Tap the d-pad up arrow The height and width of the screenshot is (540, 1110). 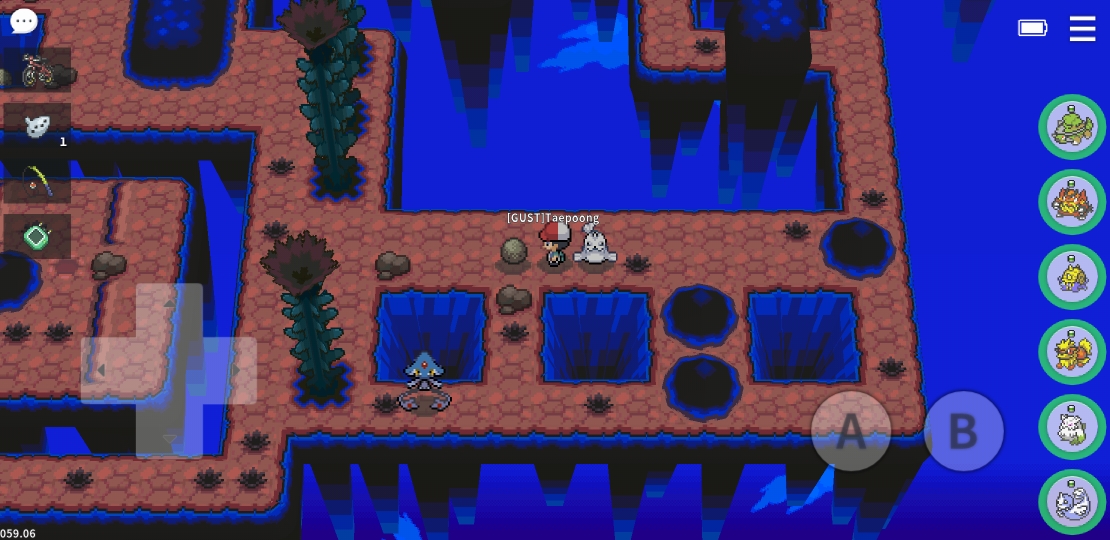click(x=169, y=303)
